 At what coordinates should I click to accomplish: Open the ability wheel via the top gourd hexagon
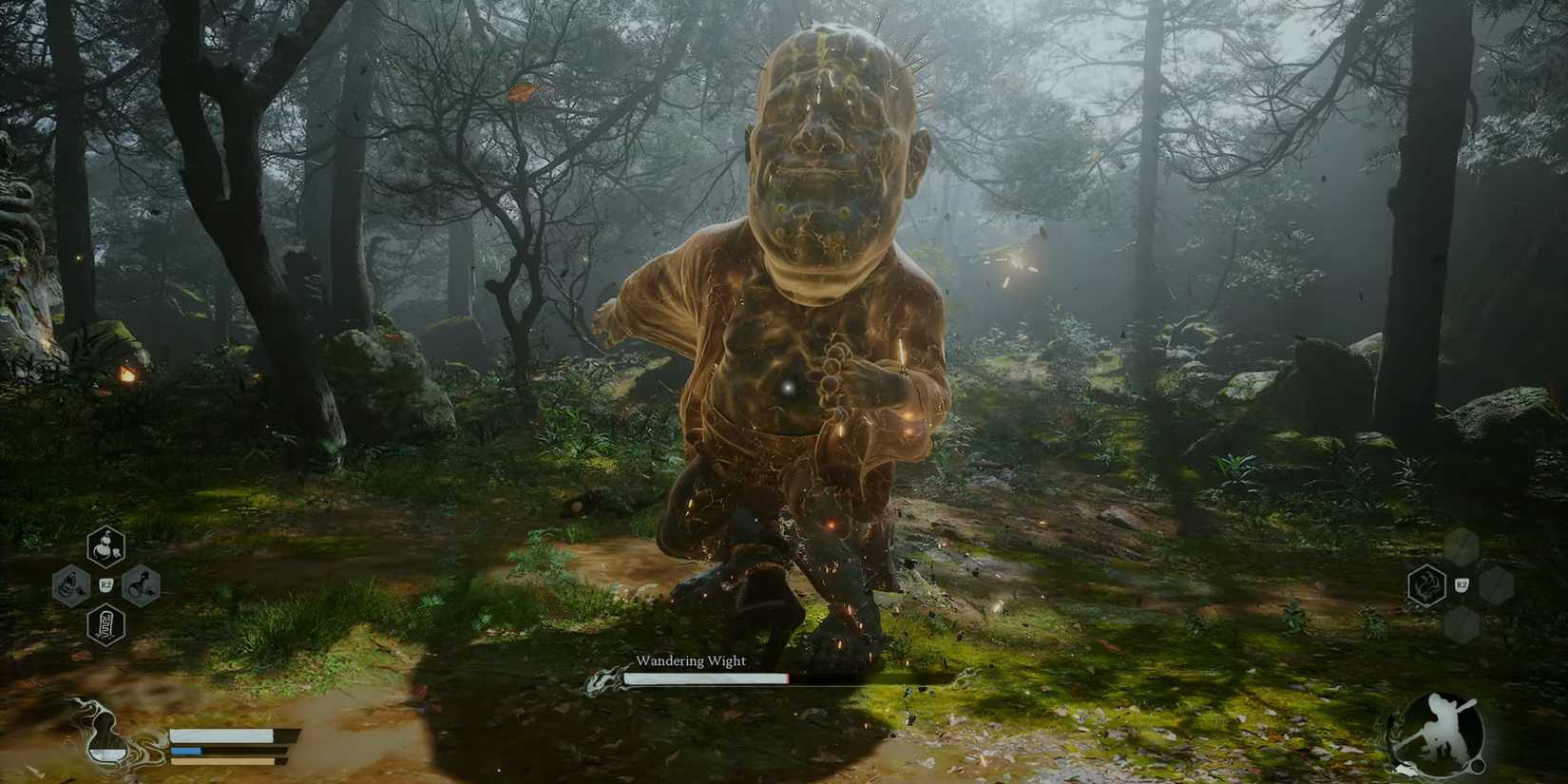coord(106,546)
